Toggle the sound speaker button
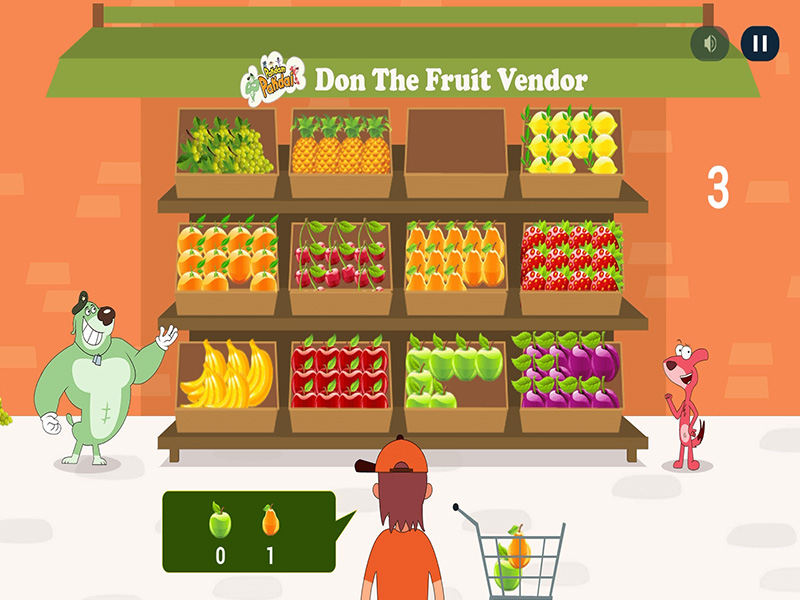 click(x=710, y=44)
